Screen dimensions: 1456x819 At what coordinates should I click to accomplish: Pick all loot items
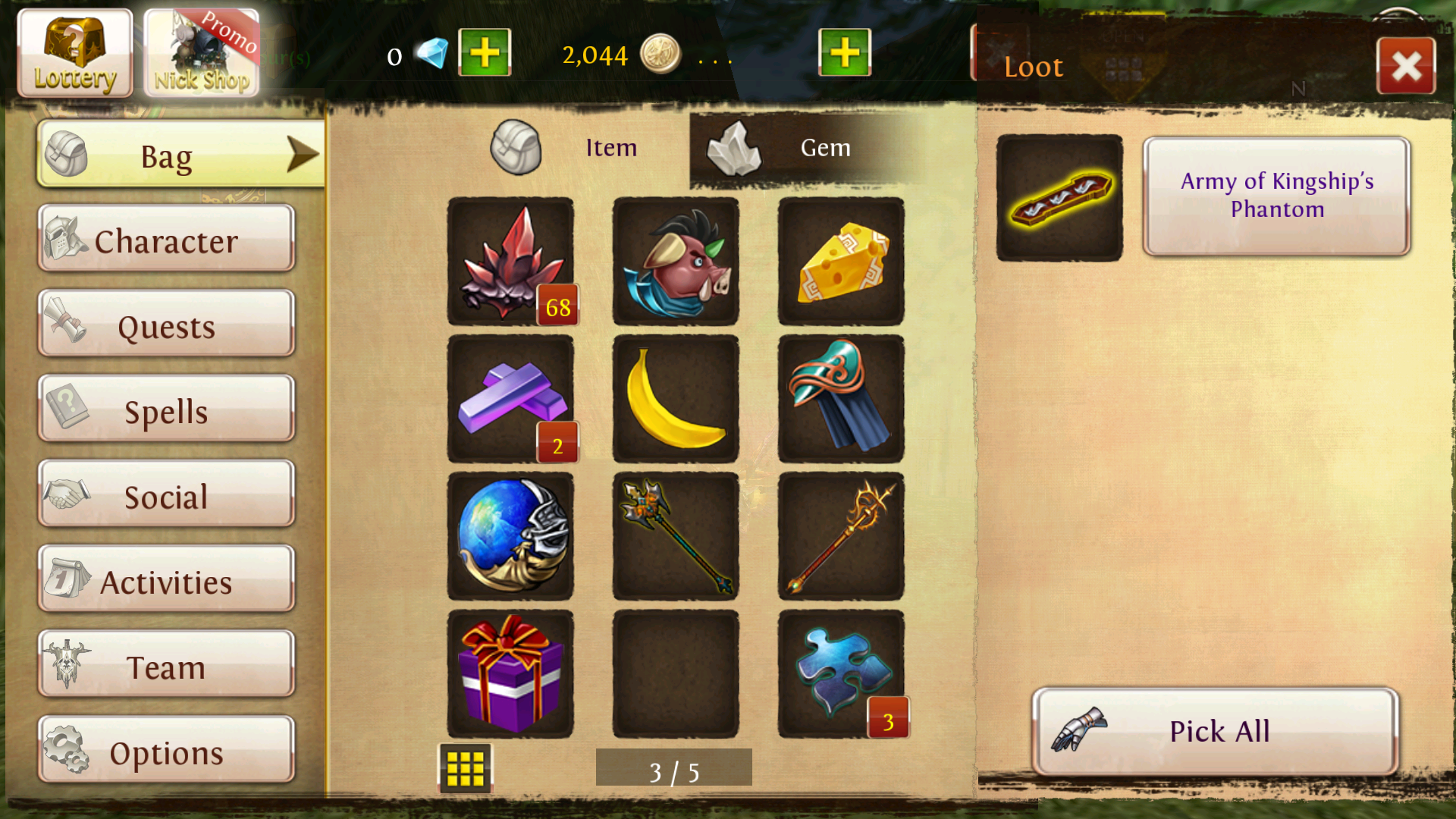[1215, 731]
